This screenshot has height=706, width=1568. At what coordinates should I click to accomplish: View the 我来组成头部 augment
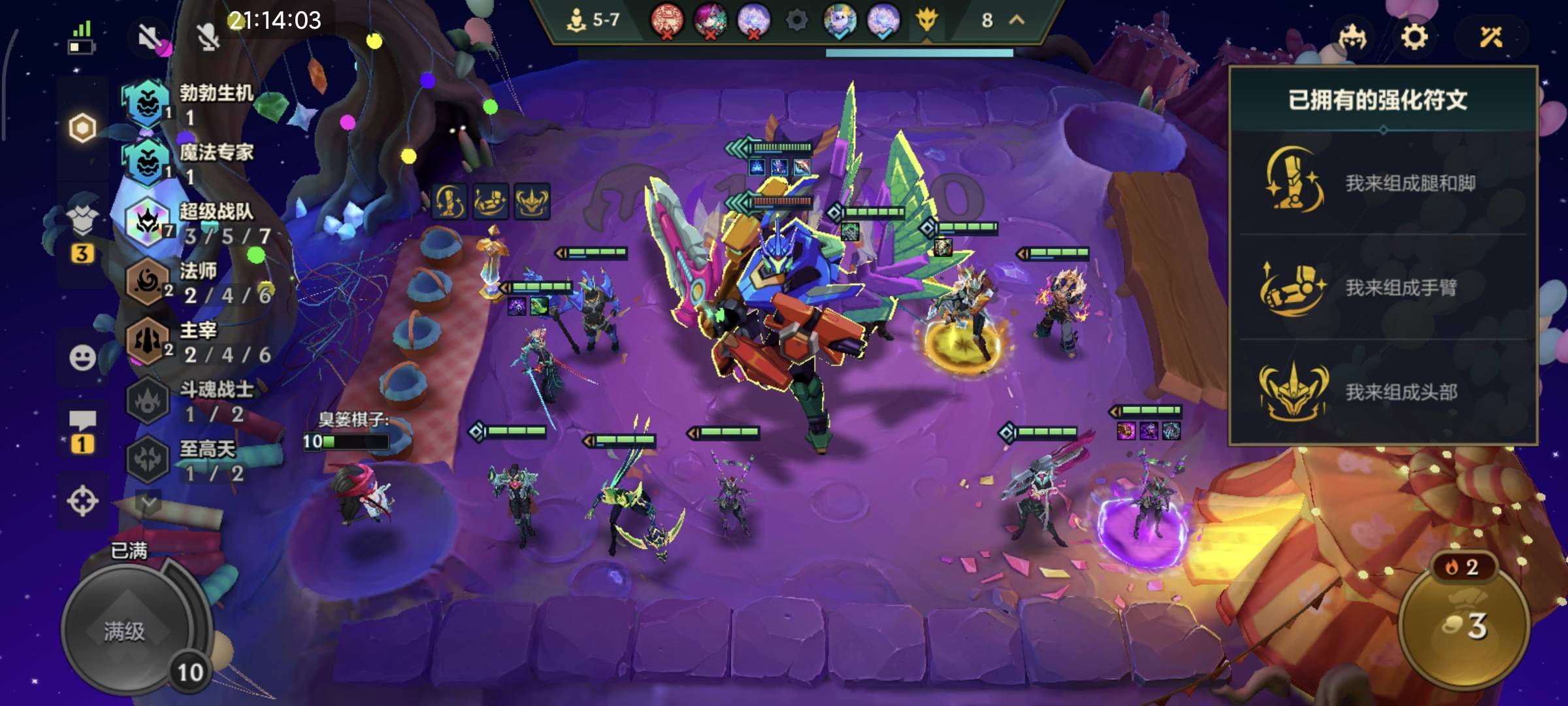(x=1382, y=392)
